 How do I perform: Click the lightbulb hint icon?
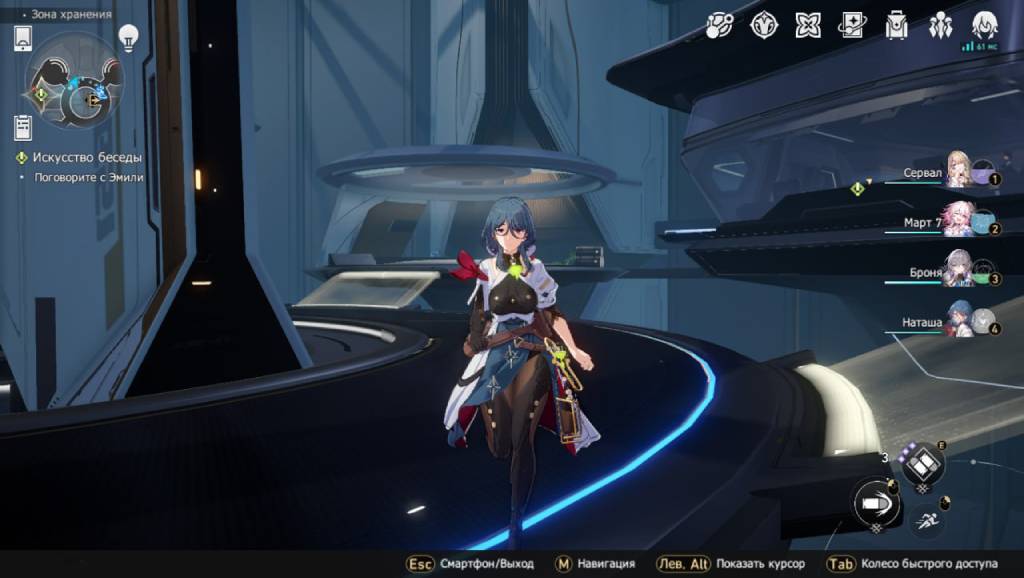click(128, 38)
